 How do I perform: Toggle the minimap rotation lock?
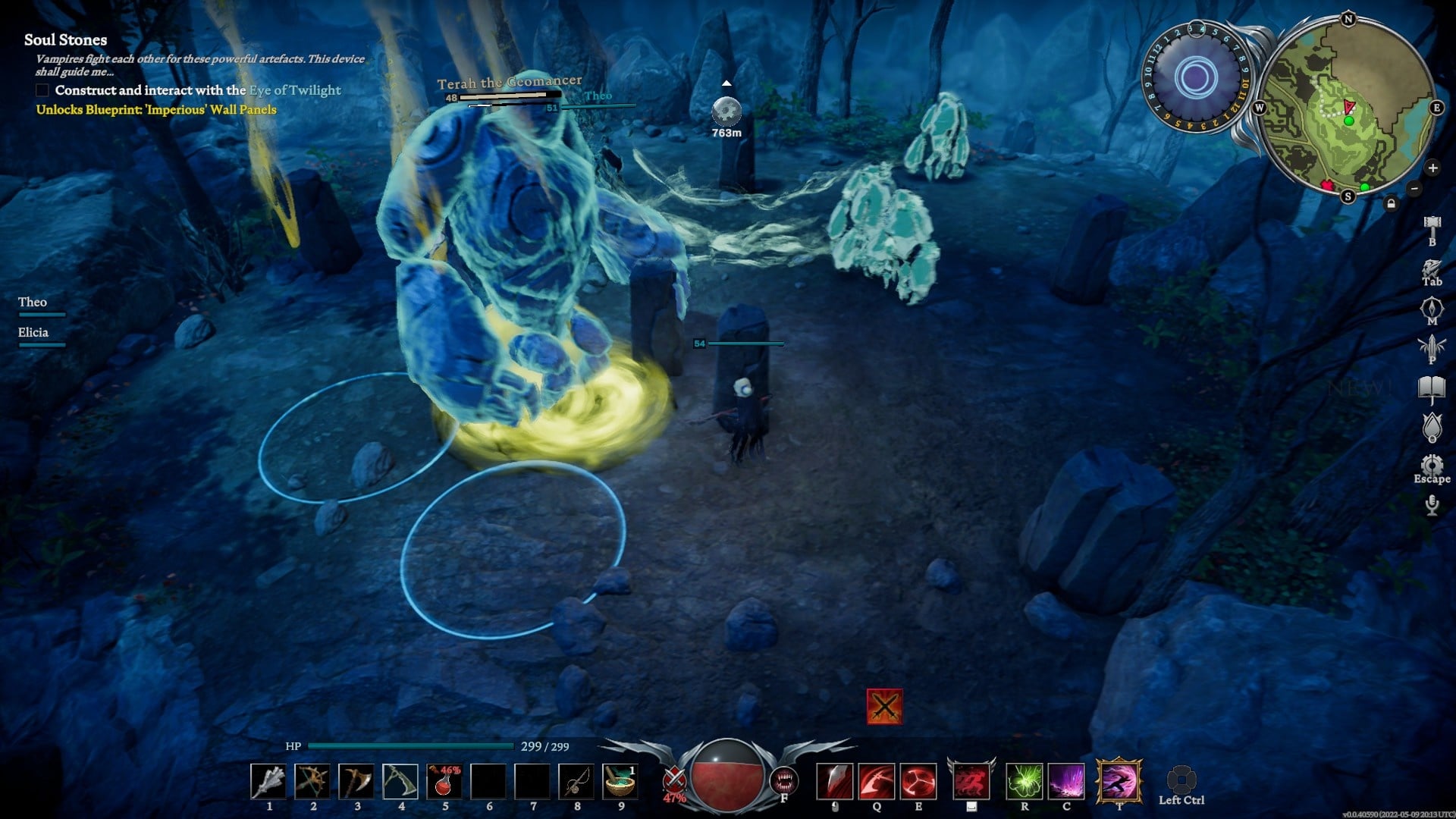(x=1391, y=203)
